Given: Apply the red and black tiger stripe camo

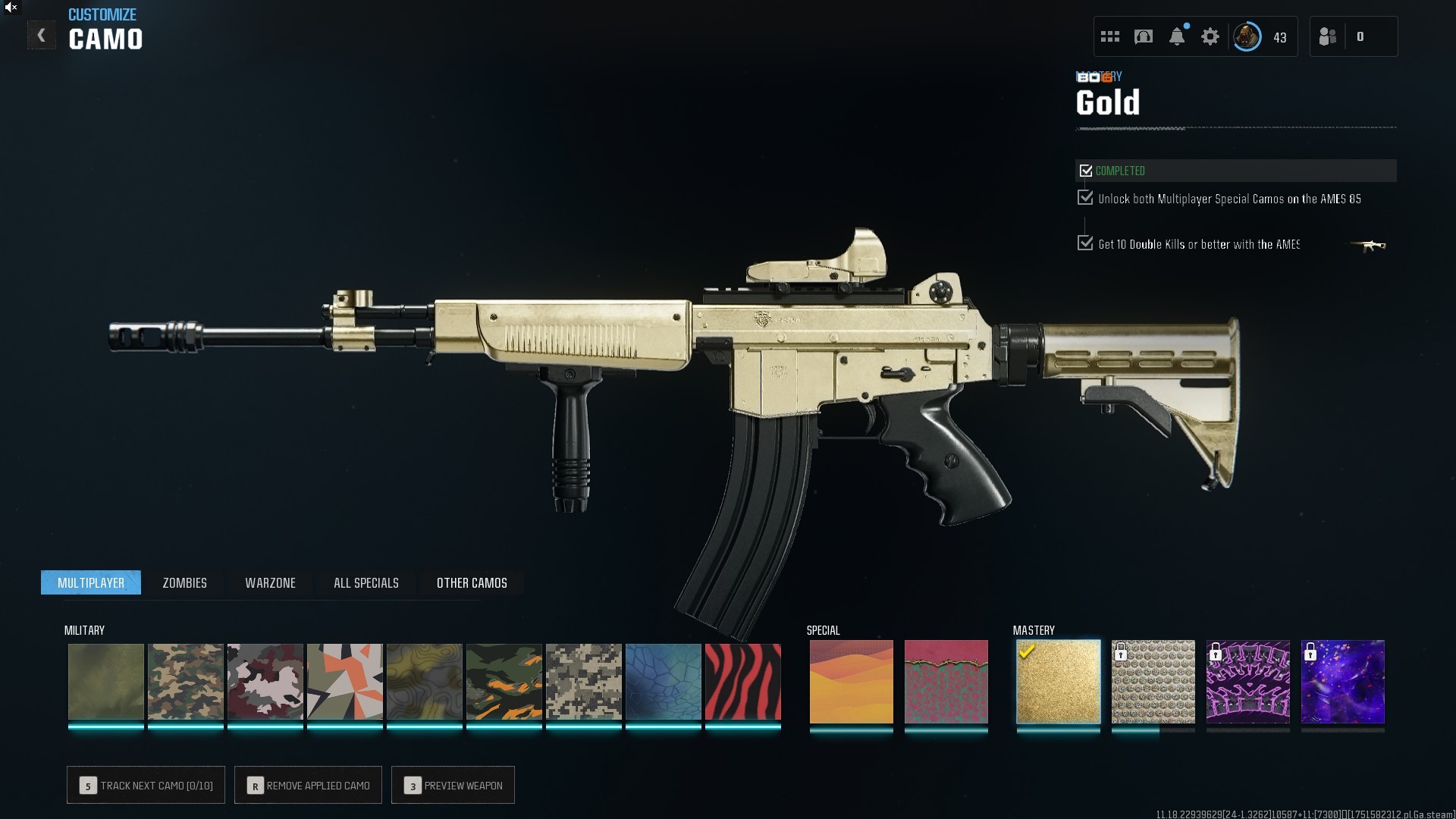Looking at the screenshot, I should 742,682.
